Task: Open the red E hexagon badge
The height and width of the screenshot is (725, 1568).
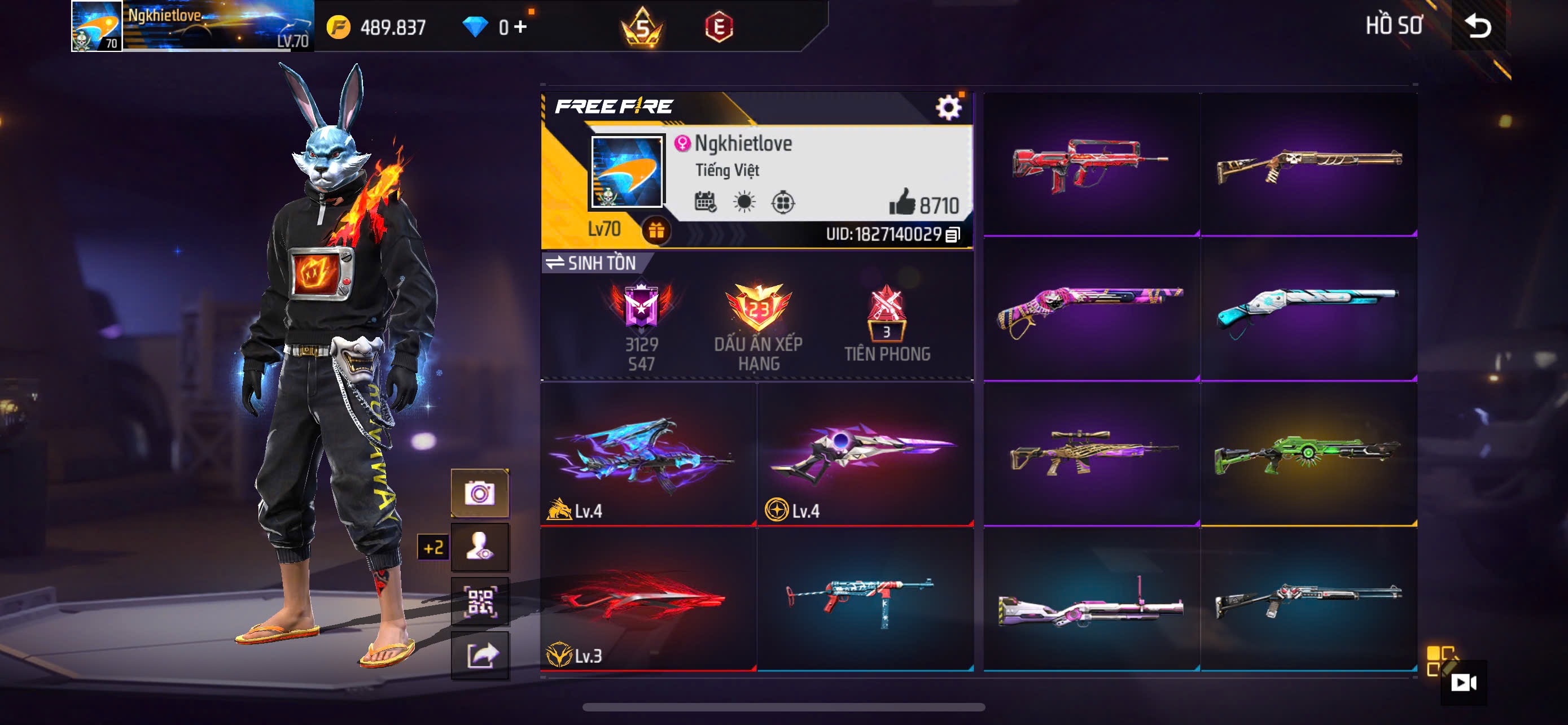Action: [x=719, y=28]
